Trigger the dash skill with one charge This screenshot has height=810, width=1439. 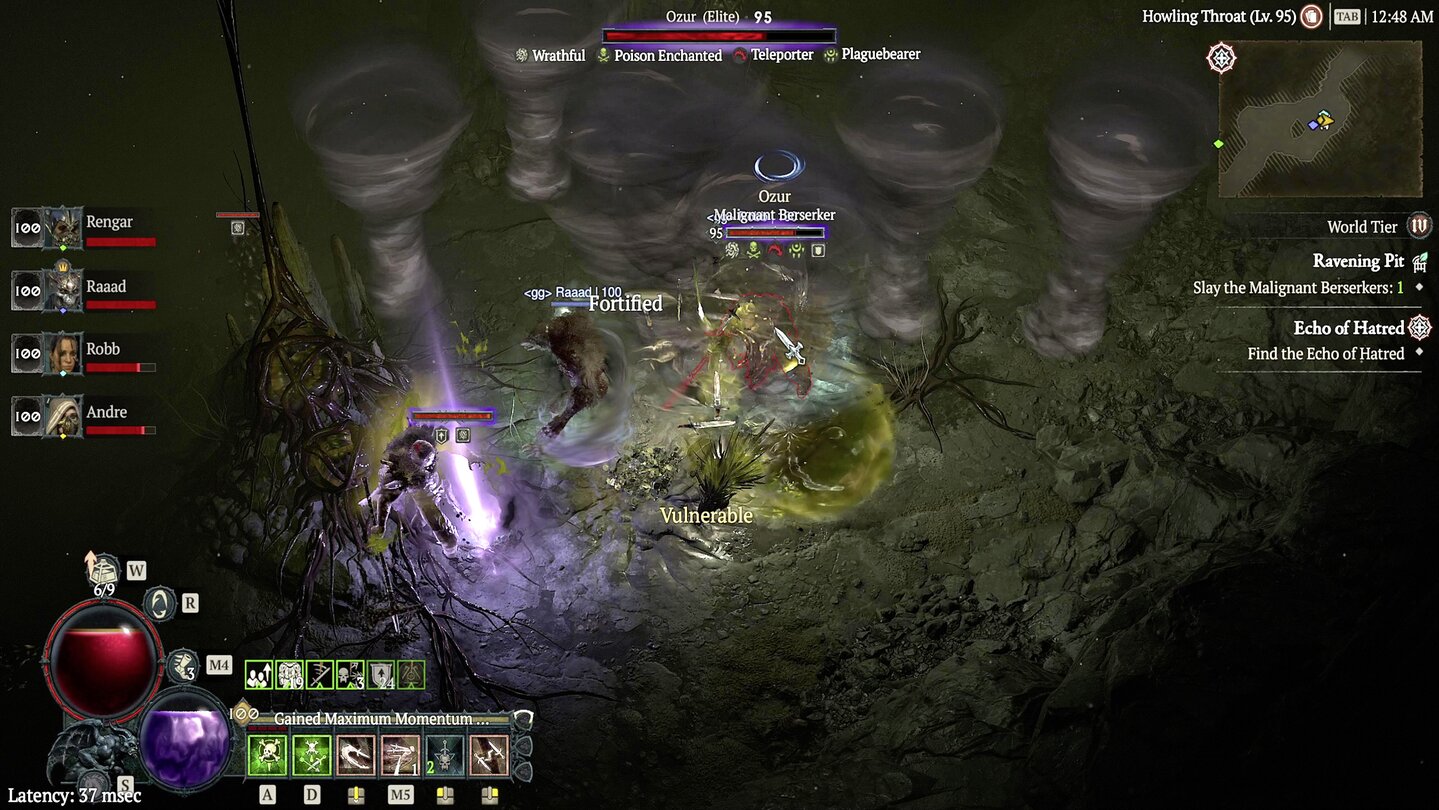pos(400,756)
